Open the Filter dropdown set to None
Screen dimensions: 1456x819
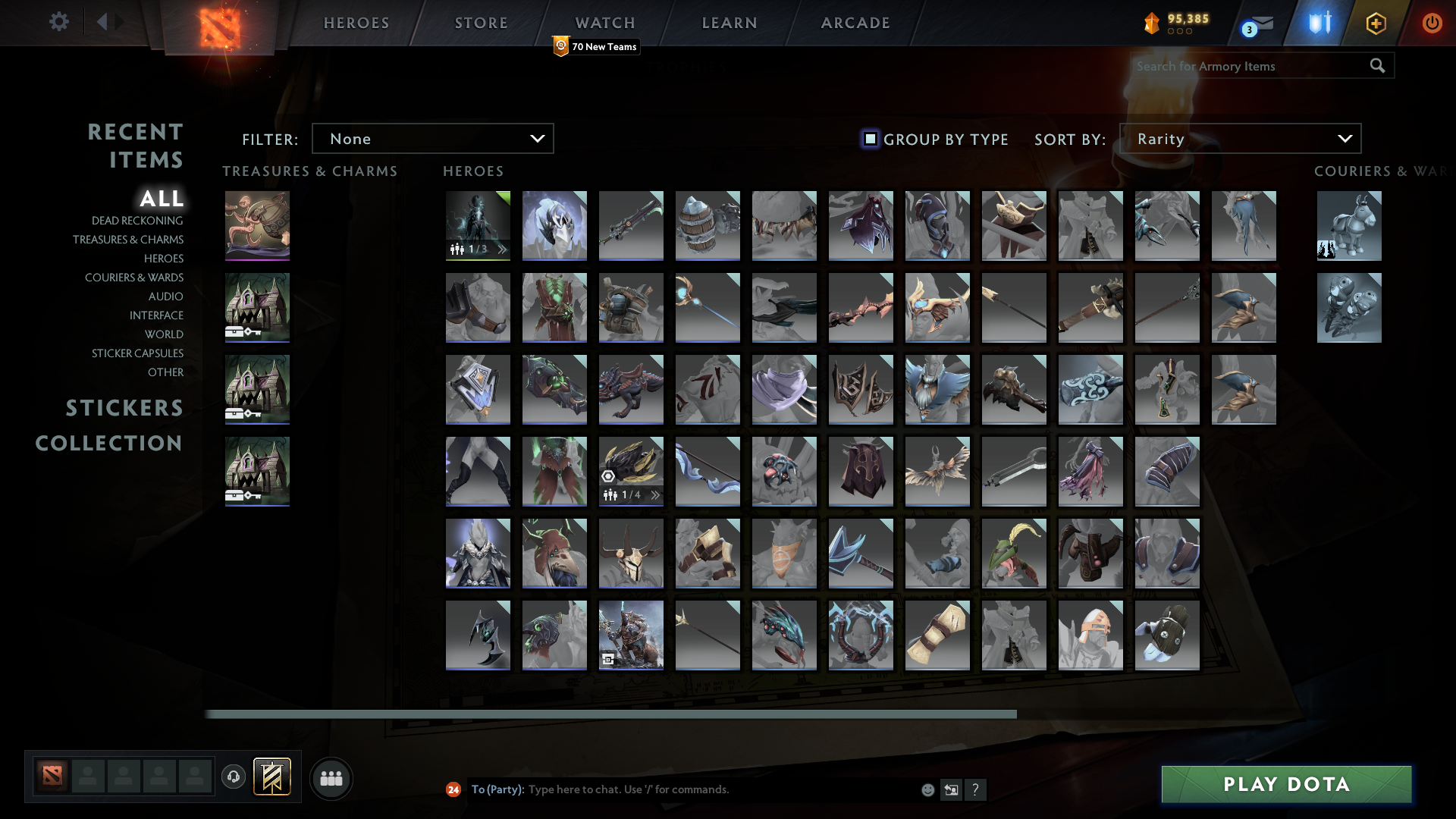(432, 138)
